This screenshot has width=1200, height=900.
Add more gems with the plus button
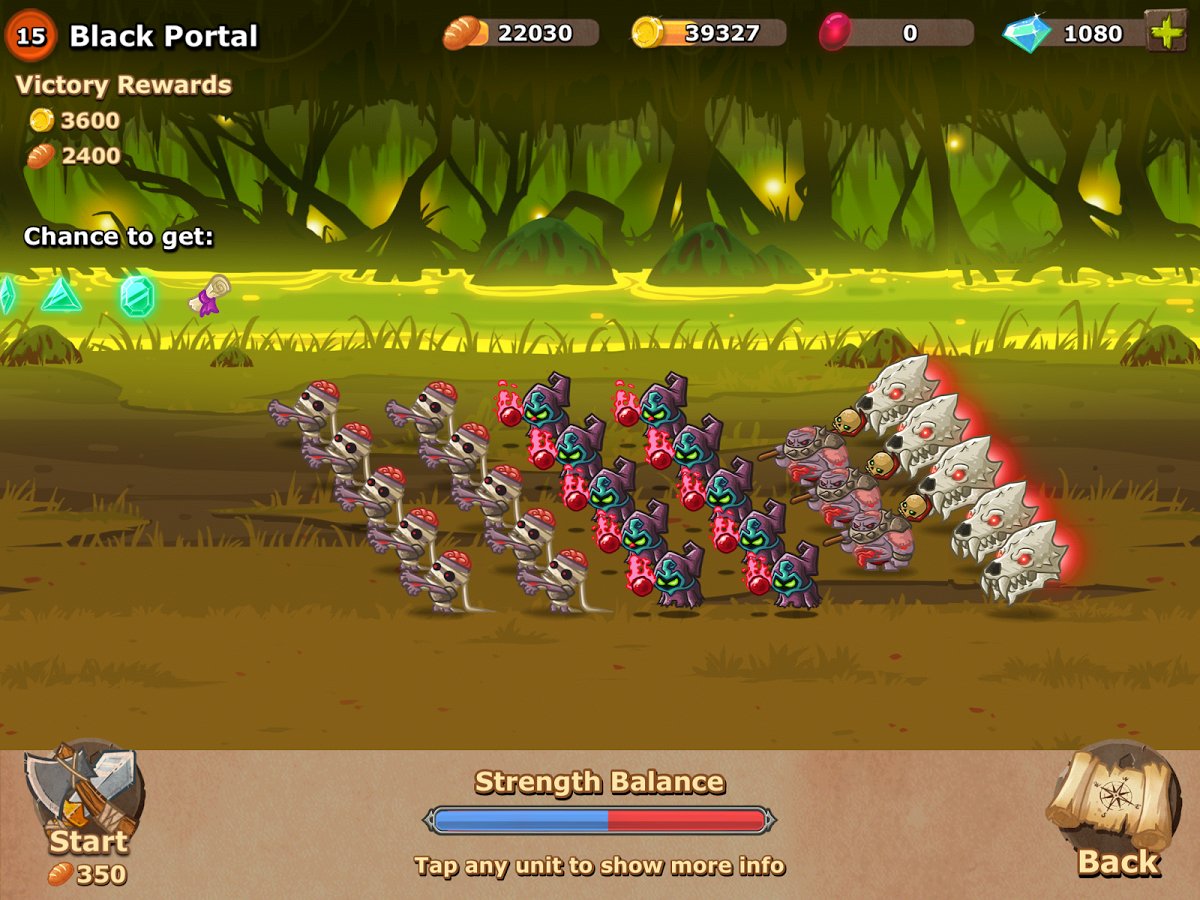click(x=1165, y=31)
